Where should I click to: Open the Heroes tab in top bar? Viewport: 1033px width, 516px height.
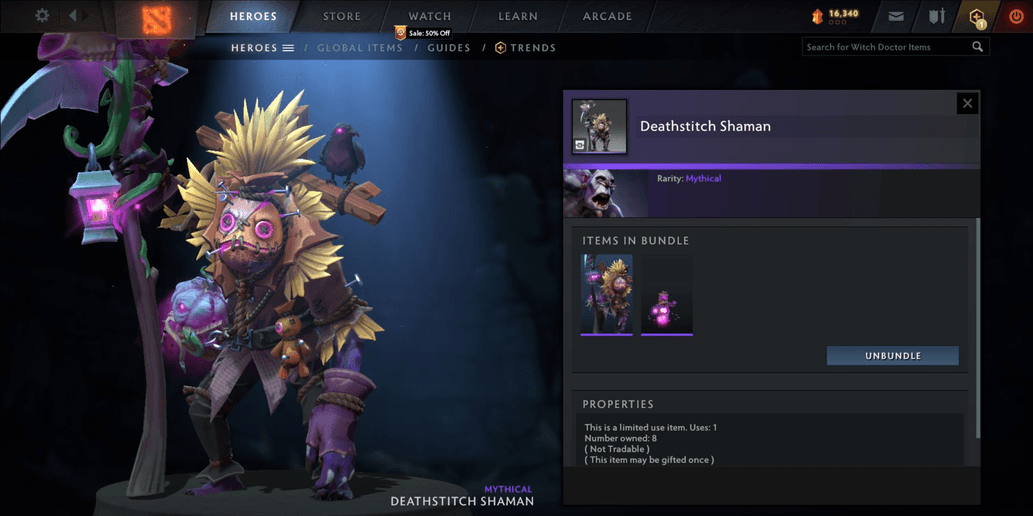[253, 17]
